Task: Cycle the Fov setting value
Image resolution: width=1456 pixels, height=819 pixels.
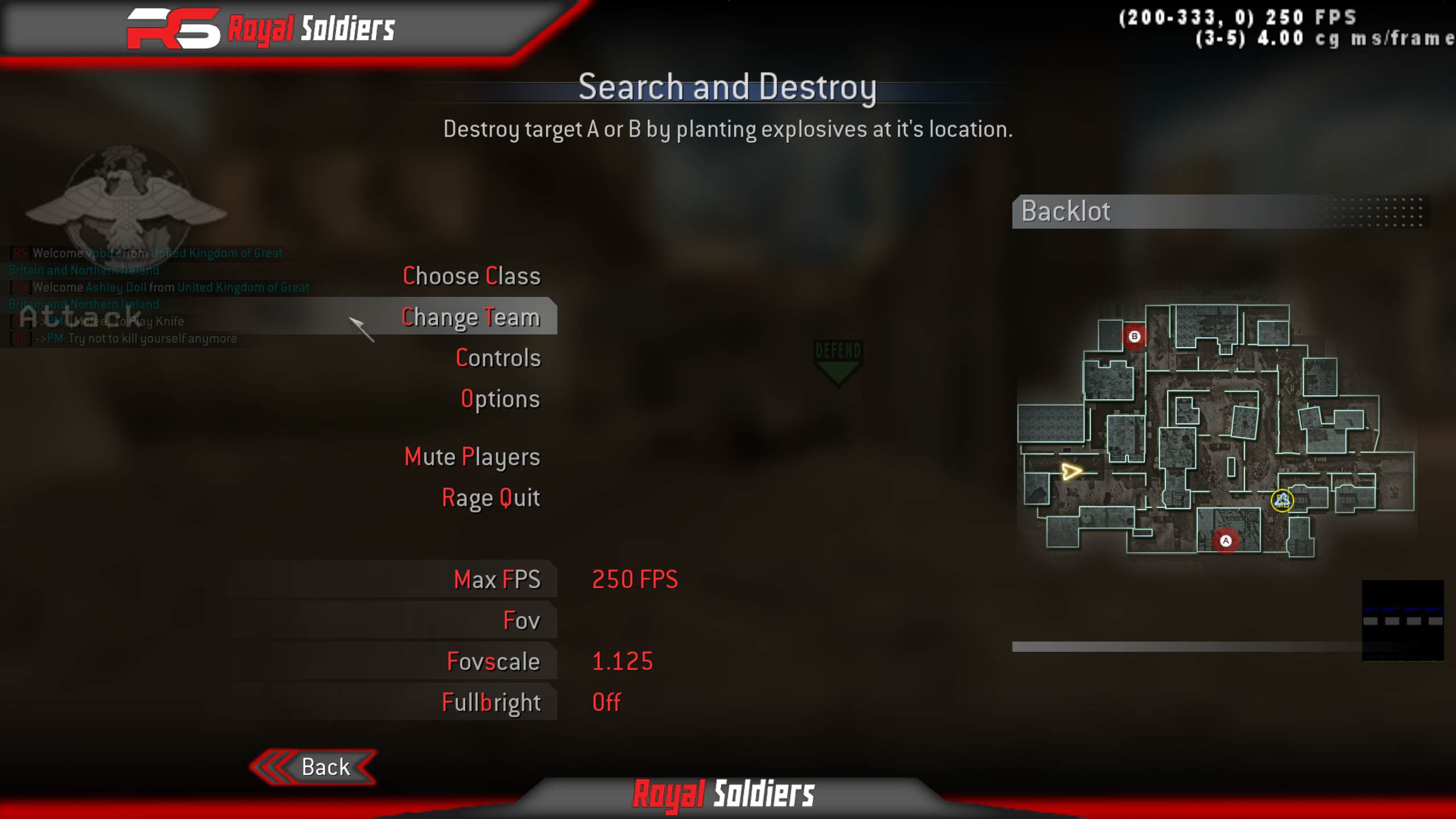Action: point(521,621)
